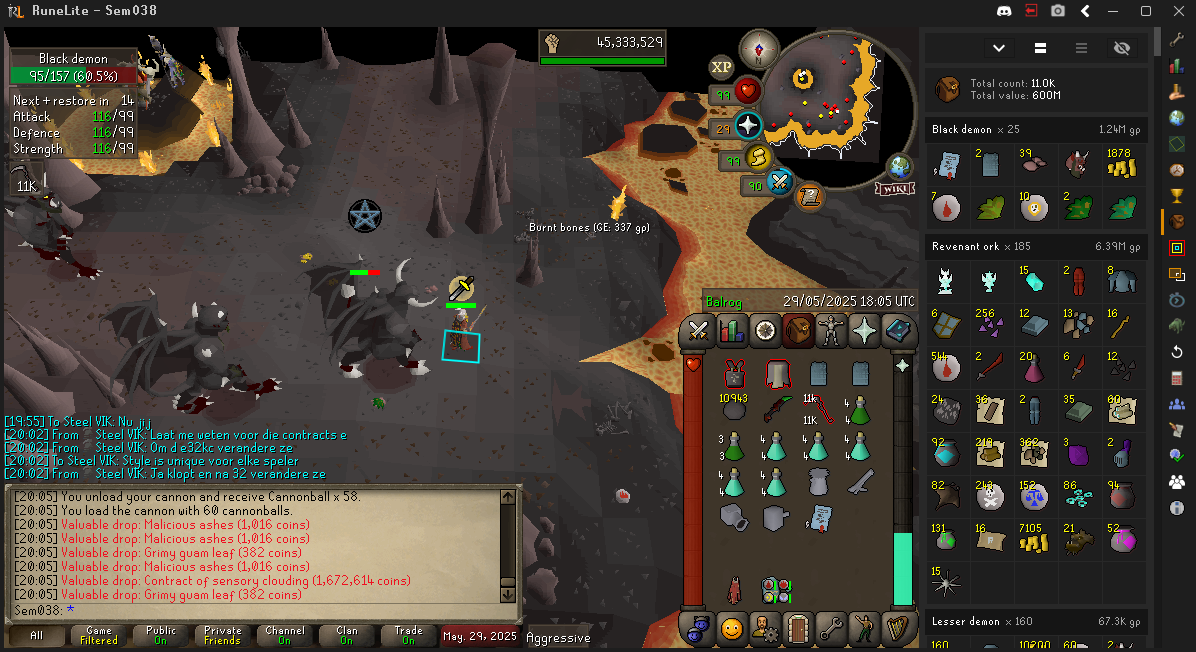Viewport: 1196px width, 652px height.
Task: Open the Spellbook tab
Action: 898,329
